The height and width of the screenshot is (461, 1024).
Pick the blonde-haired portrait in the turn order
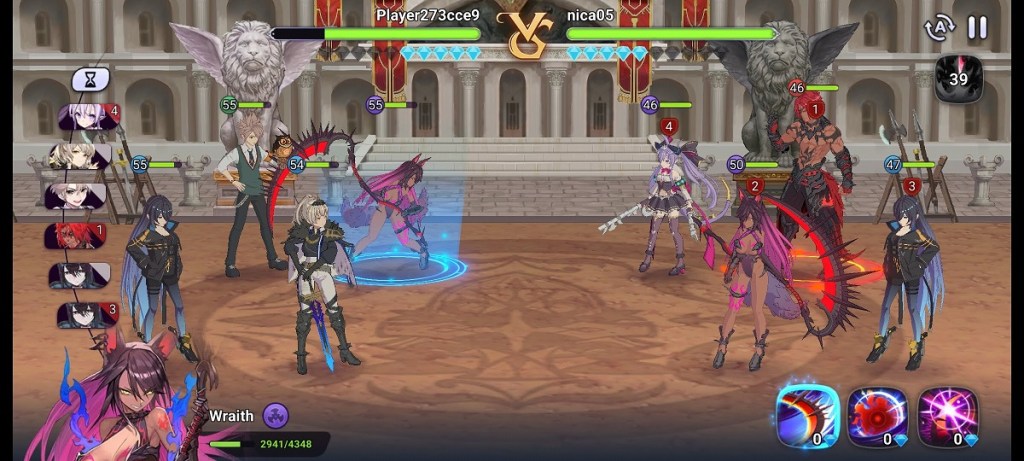[80, 157]
